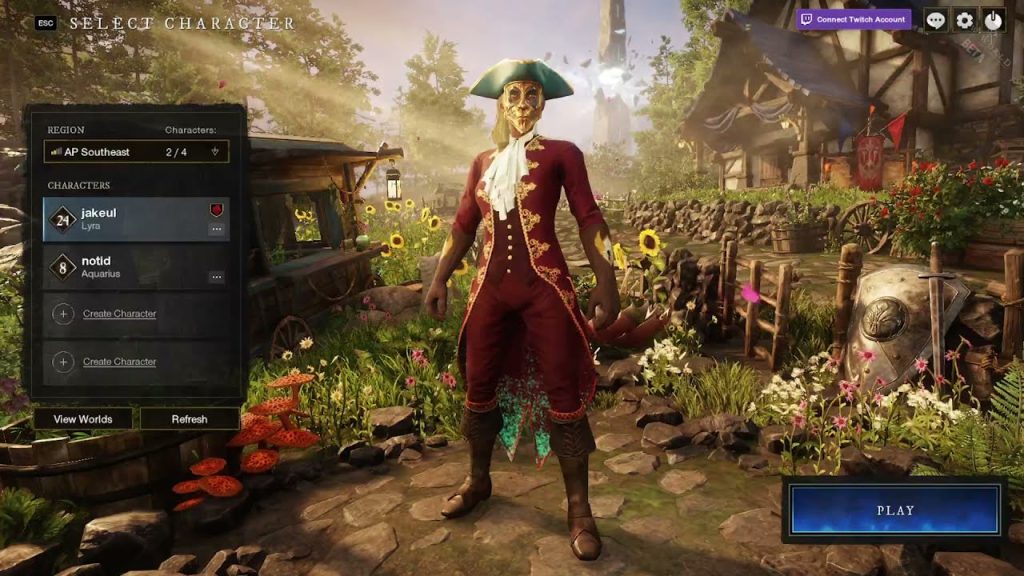Open the View Worlds list
1024x576 pixels.
[83, 419]
